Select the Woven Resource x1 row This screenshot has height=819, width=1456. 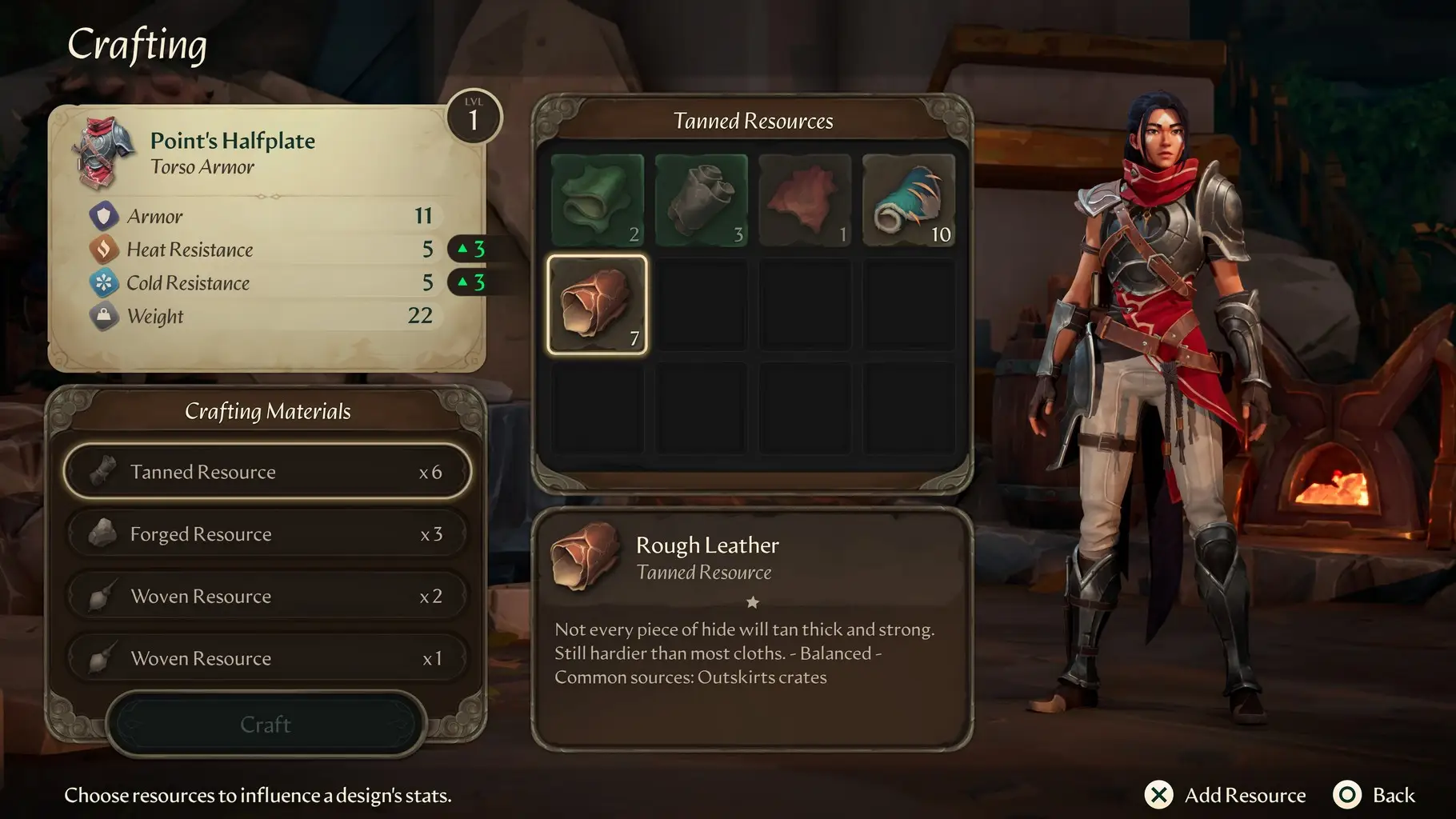tap(267, 658)
